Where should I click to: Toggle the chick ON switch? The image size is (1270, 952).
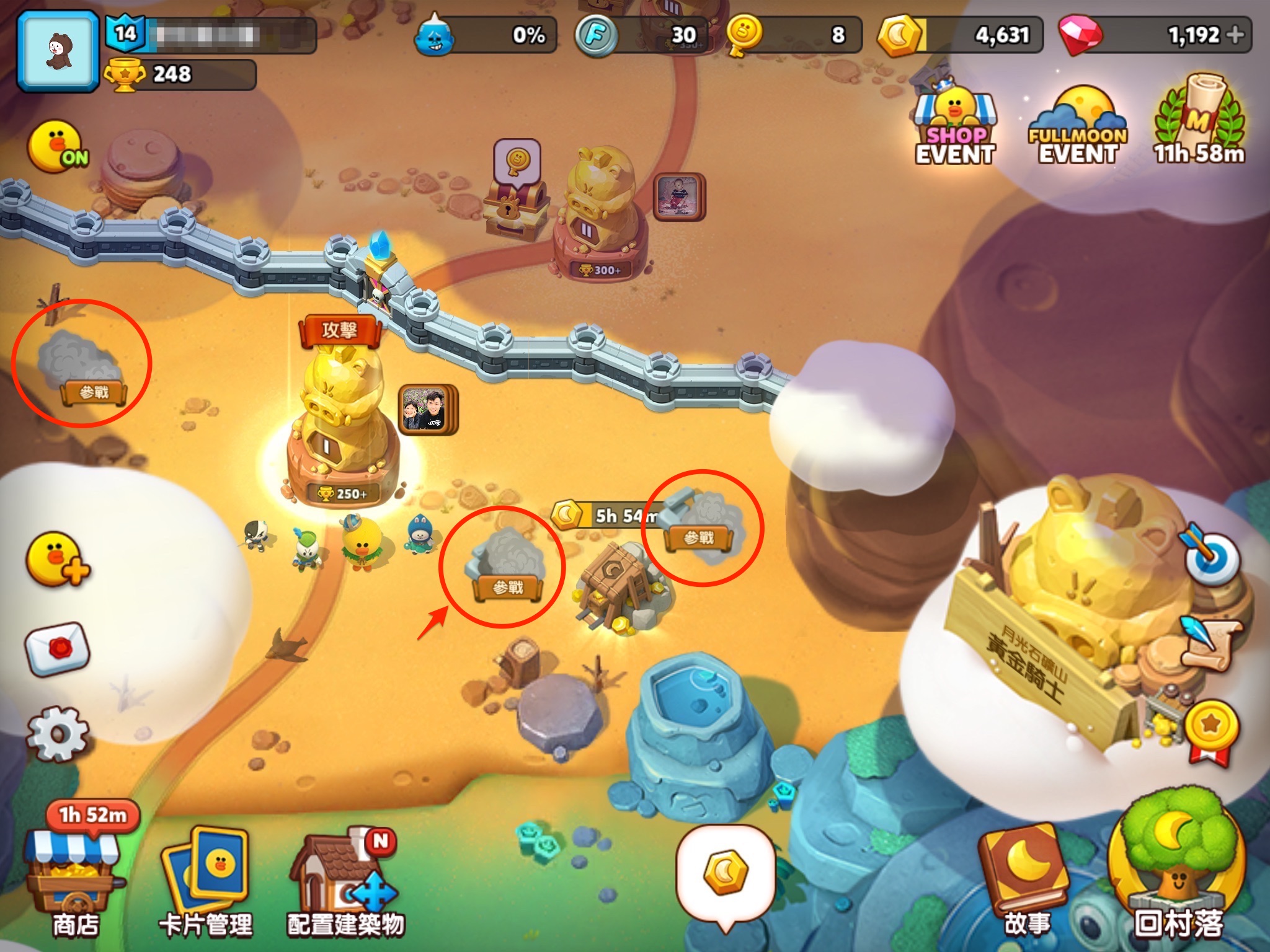click(x=59, y=146)
